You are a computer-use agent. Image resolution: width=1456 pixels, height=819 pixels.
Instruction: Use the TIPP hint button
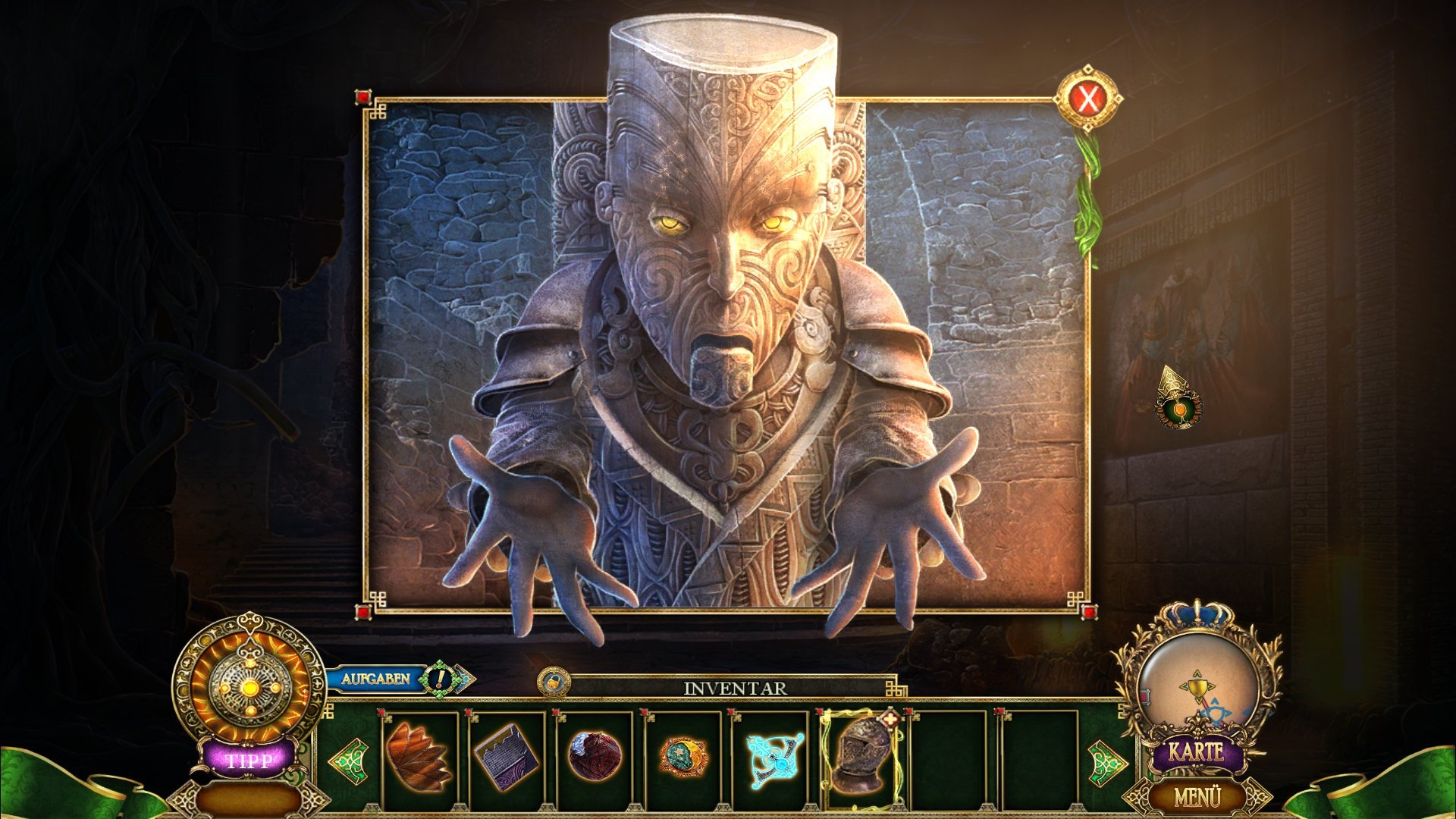248,759
